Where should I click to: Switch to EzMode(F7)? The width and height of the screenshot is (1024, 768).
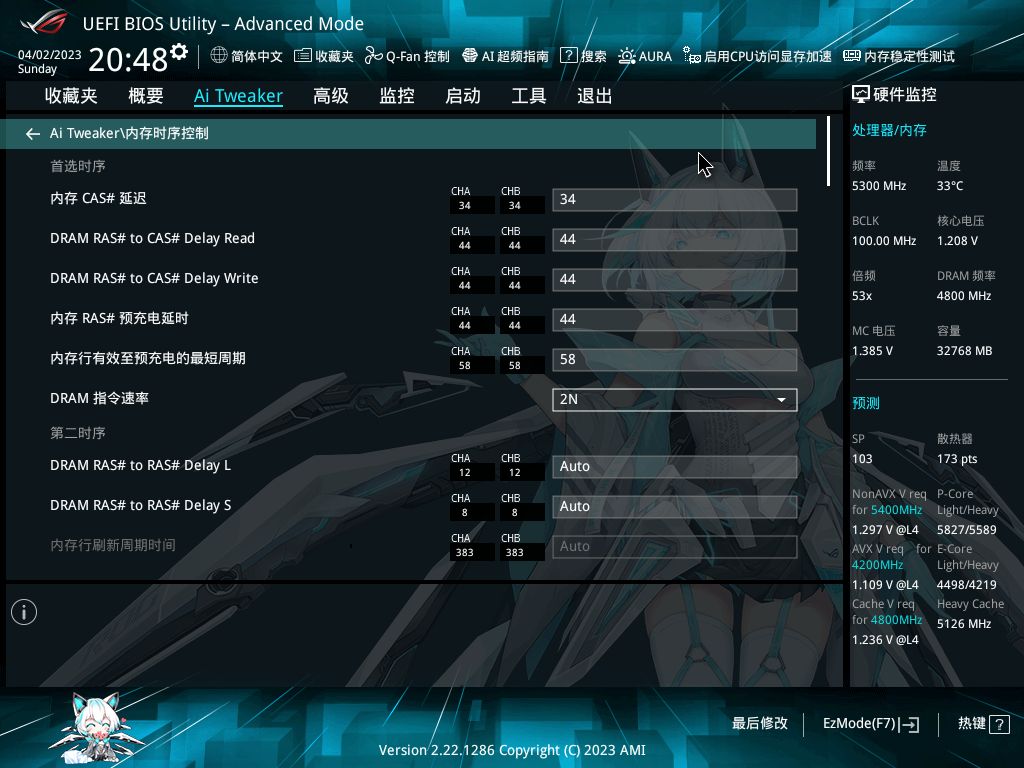pyautogui.click(x=870, y=723)
